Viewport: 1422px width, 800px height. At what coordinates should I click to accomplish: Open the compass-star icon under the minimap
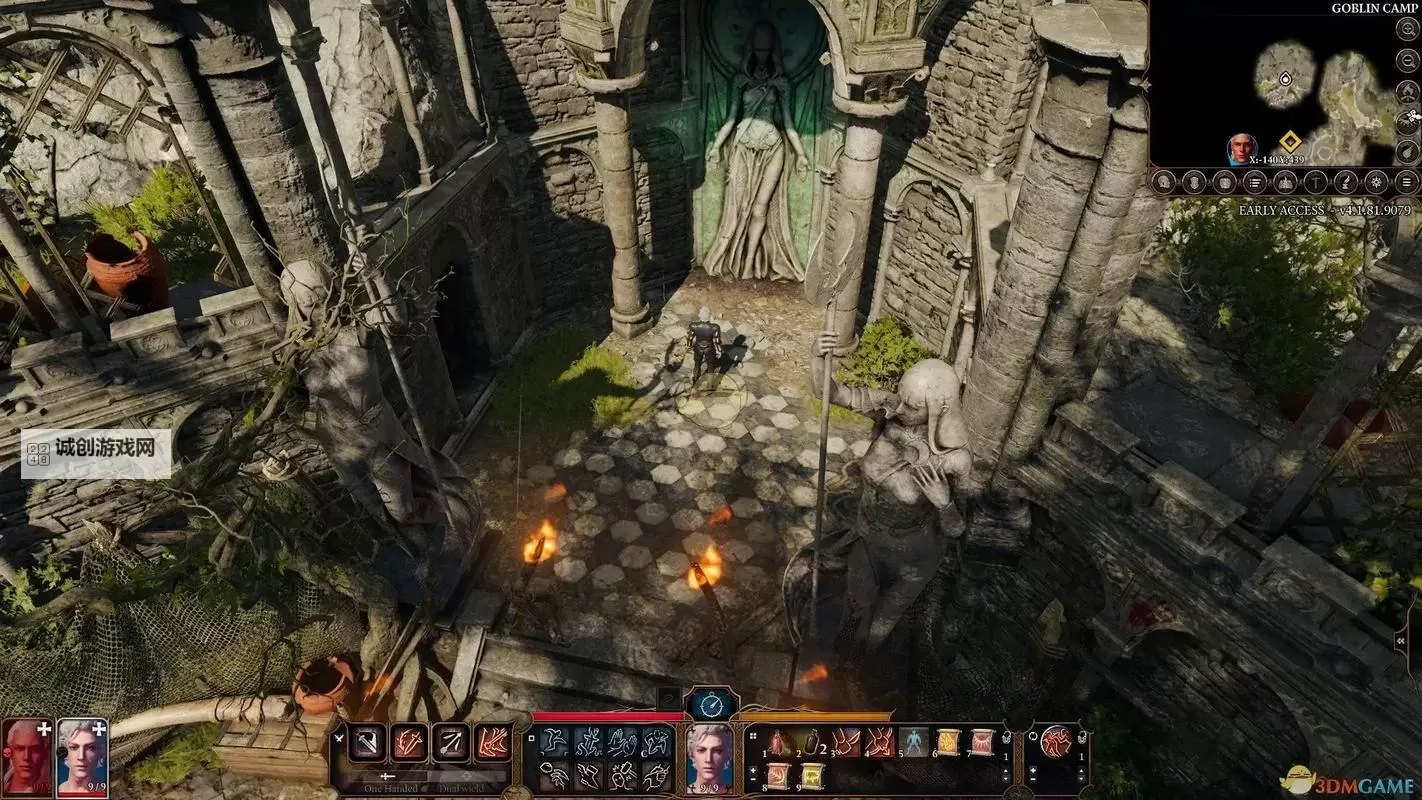click(x=1377, y=182)
